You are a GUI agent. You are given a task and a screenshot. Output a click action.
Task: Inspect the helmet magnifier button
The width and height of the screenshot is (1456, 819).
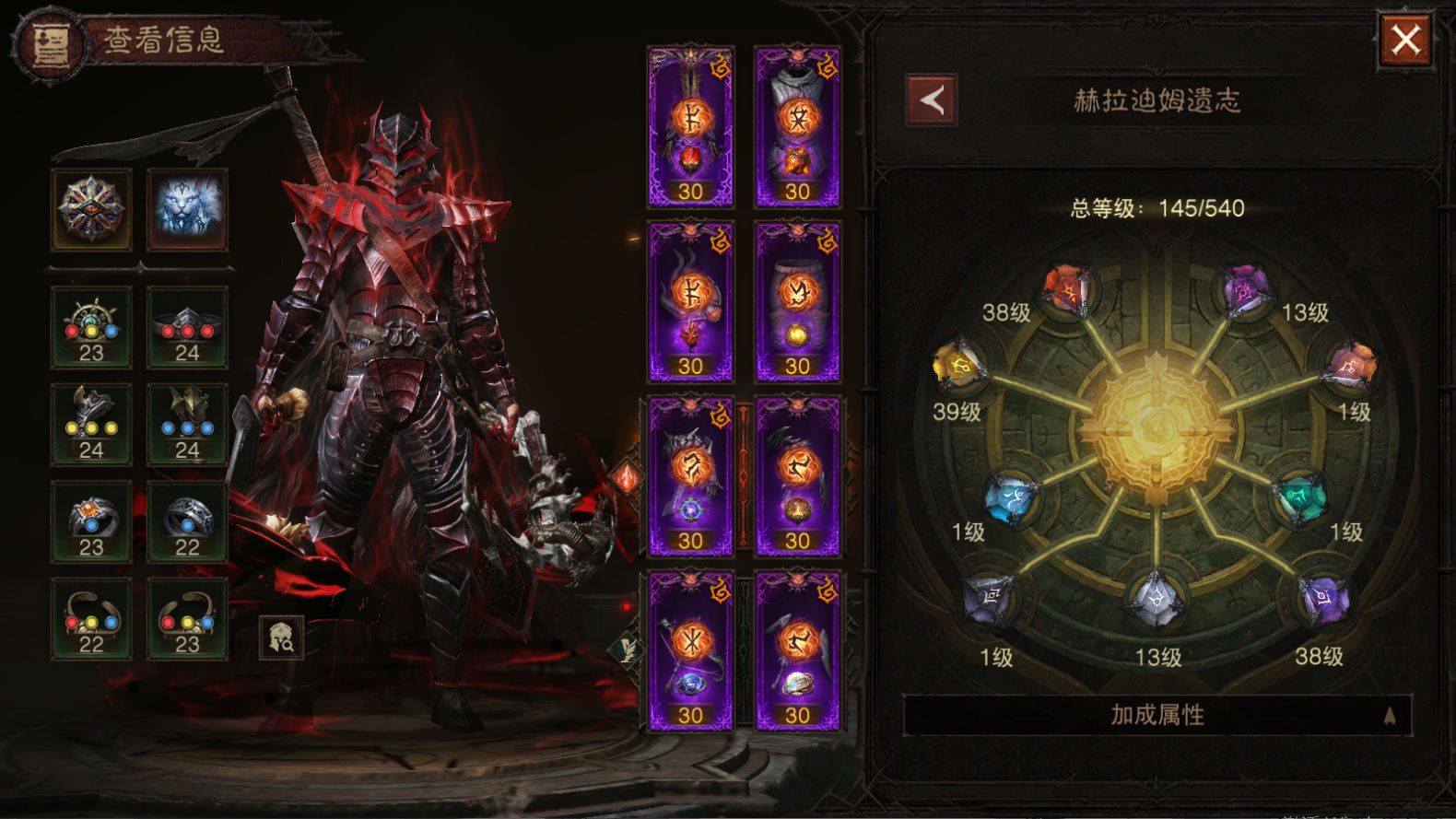click(x=281, y=638)
